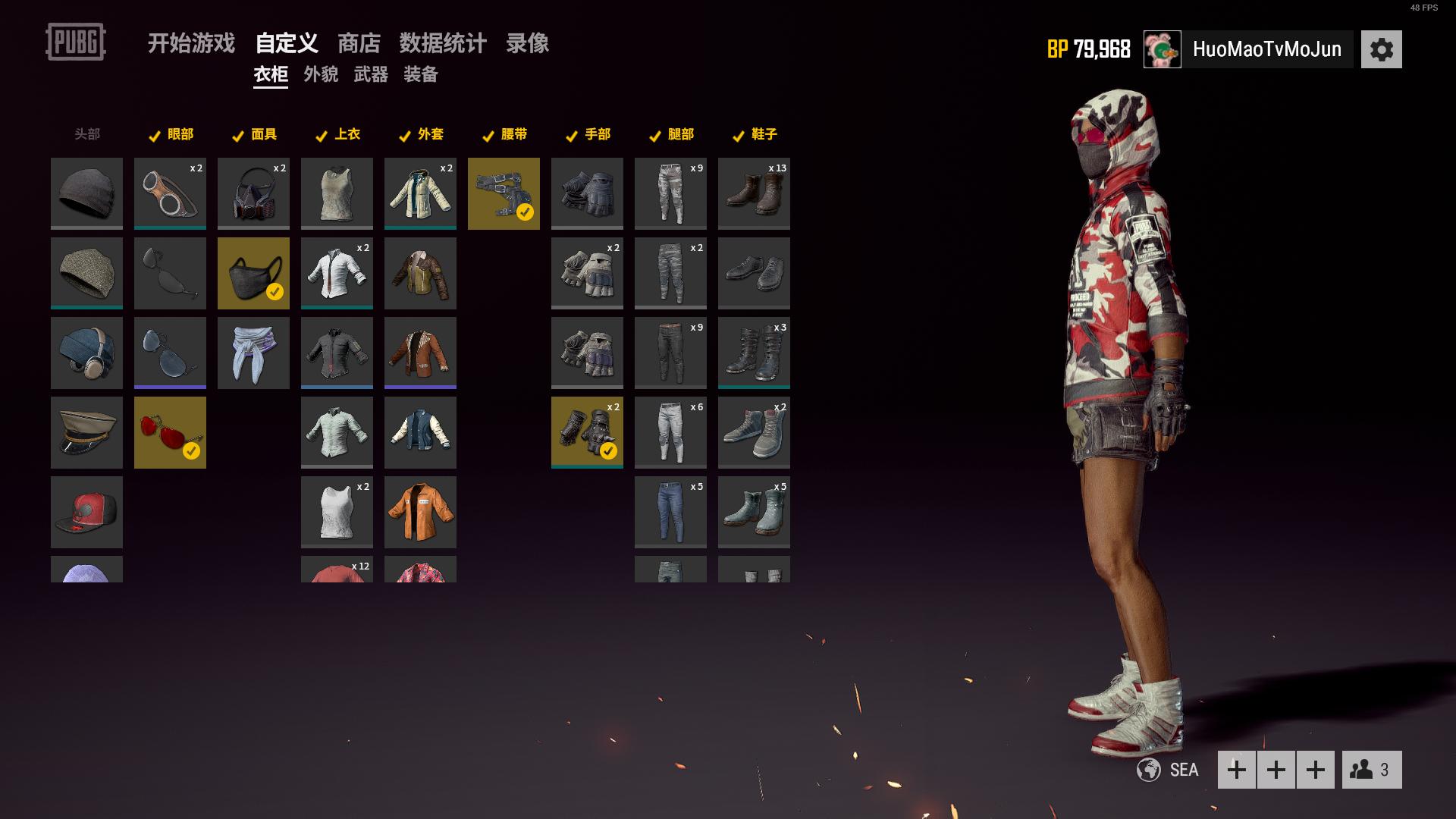Select the black beanie headwear slot
This screenshot has height=819, width=1456.
point(86,193)
